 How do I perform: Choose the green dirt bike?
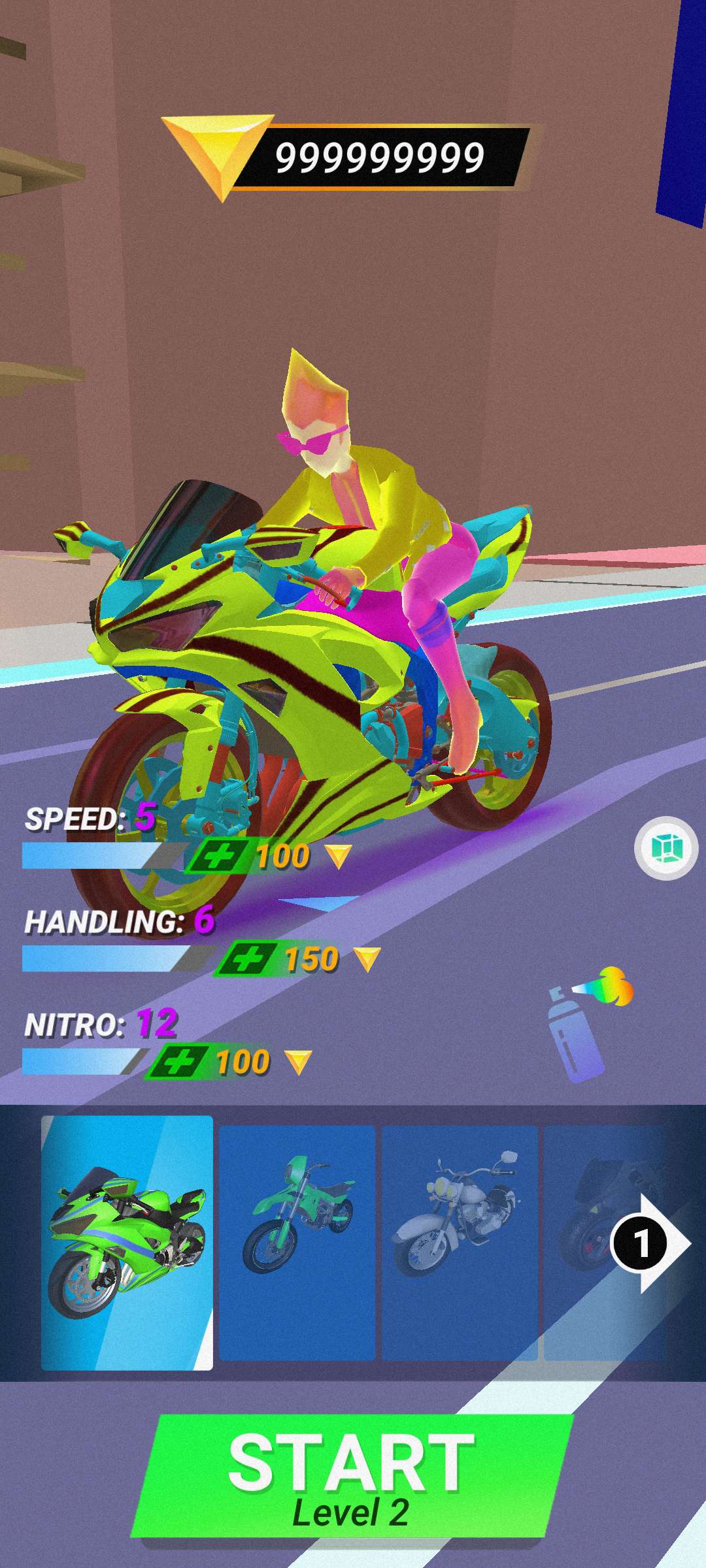[x=297, y=1243]
